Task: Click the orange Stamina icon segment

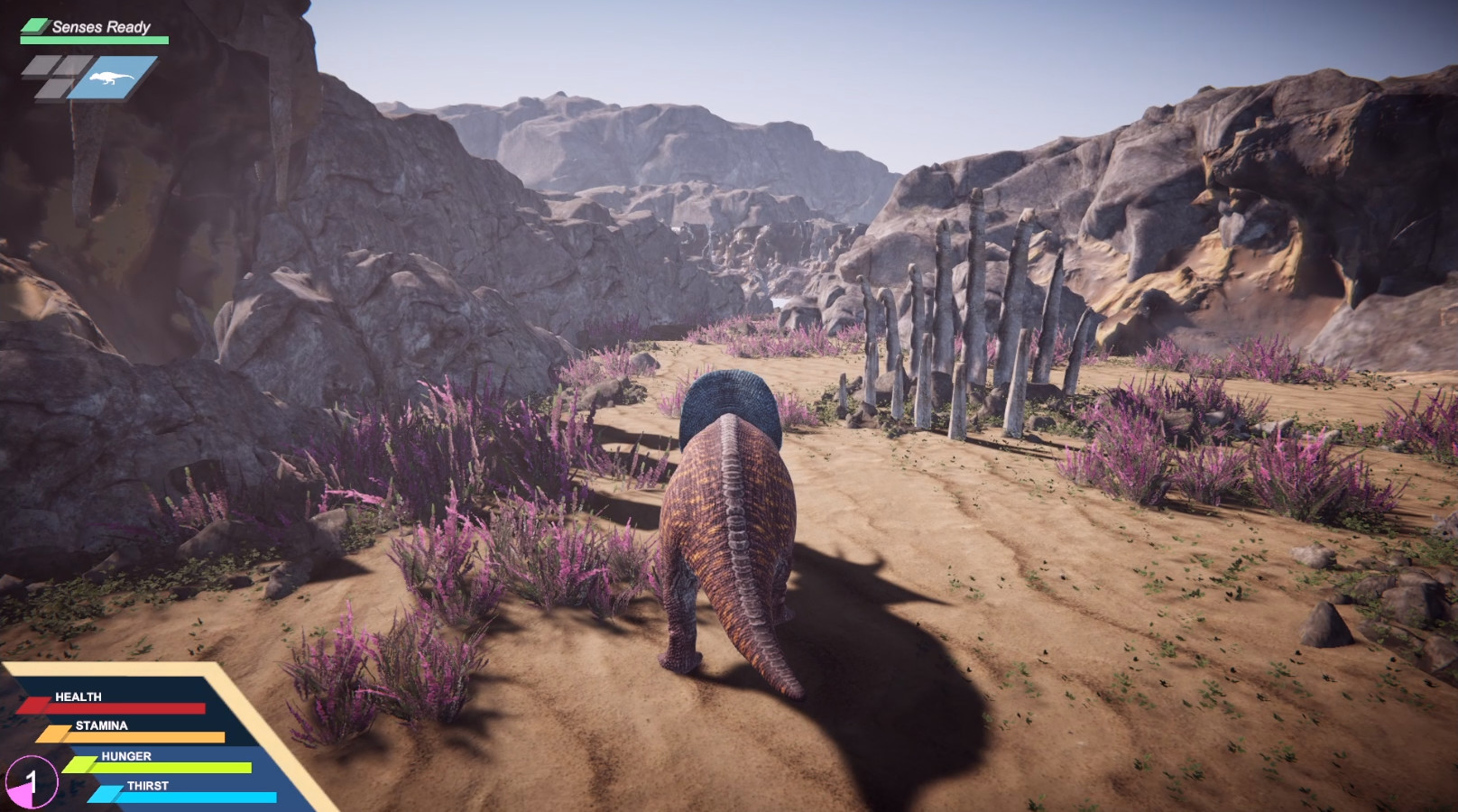Action: coord(53,734)
